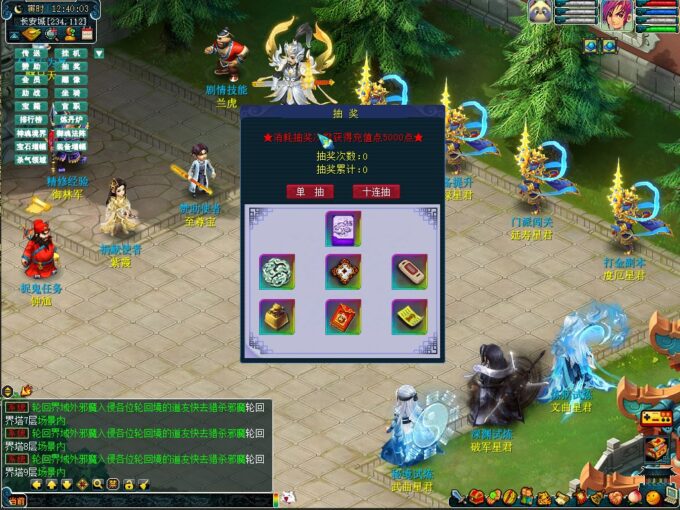Open the treasure chest icon above the toolbar
The image size is (680, 510).
point(657,447)
